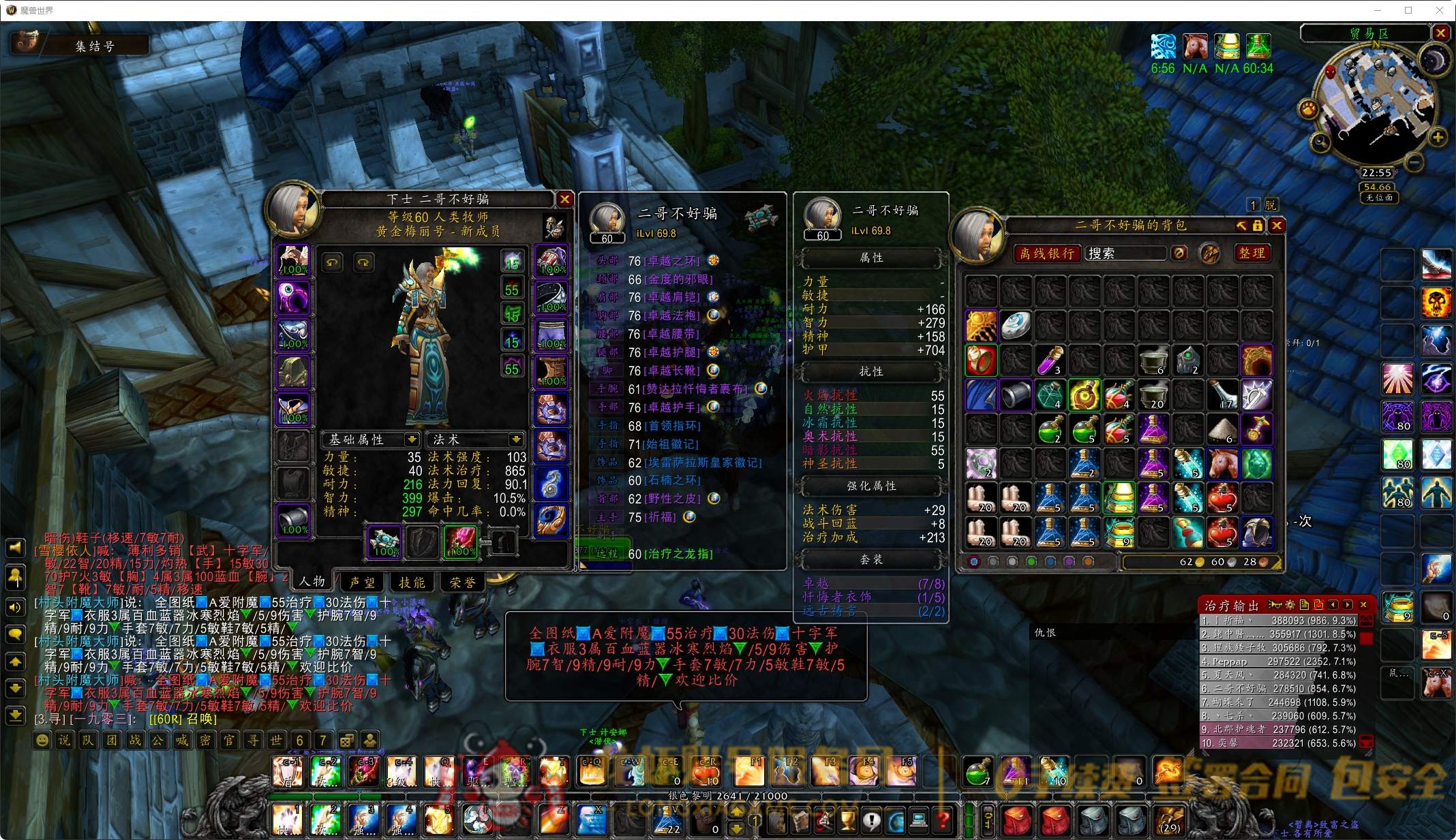The height and width of the screenshot is (840, 1456).
Task: Close the backpack window
Action: (1277, 225)
